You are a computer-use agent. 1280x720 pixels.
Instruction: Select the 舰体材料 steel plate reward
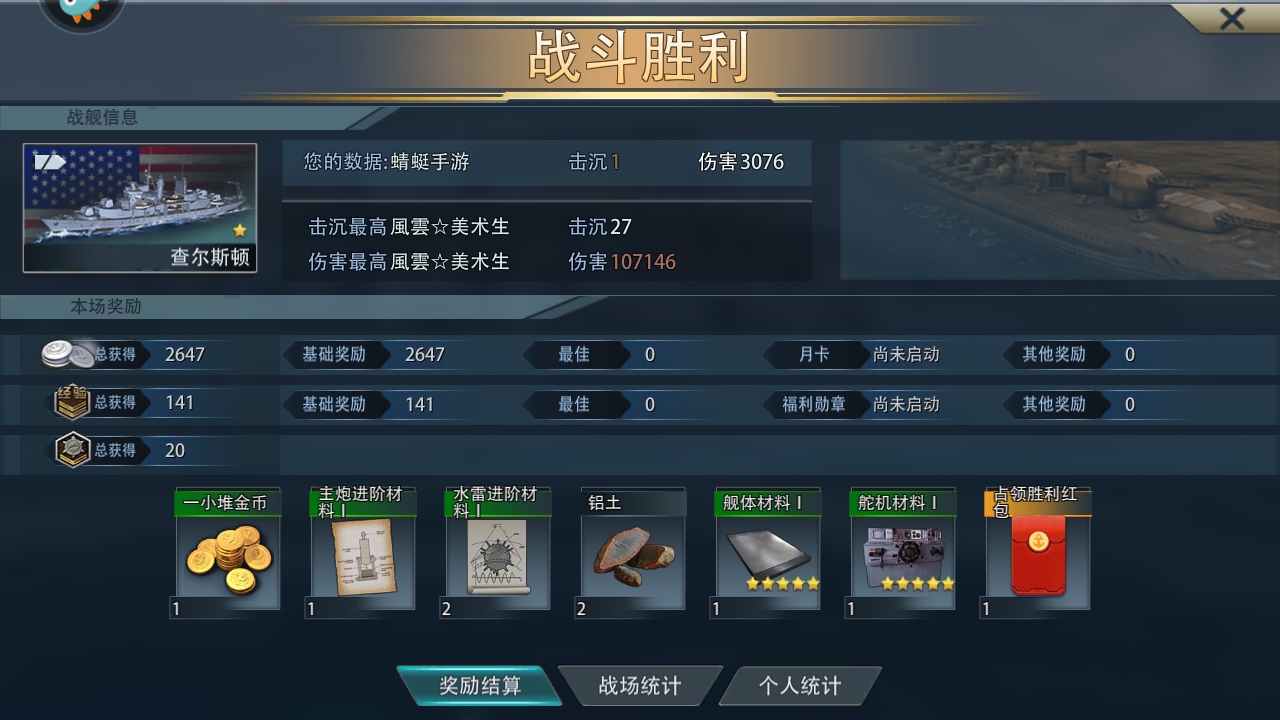768,553
